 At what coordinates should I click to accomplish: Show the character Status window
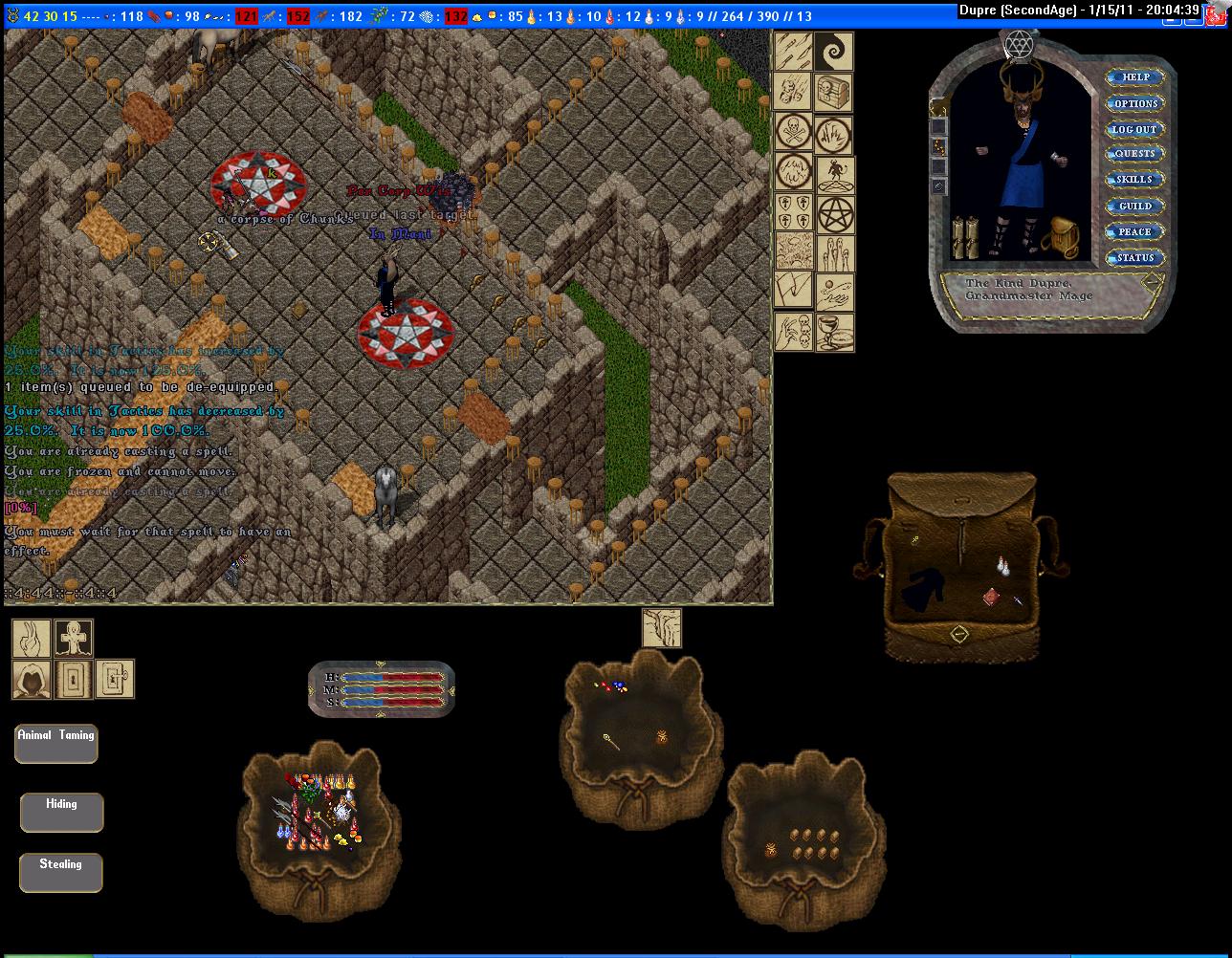pos(1134,257)
